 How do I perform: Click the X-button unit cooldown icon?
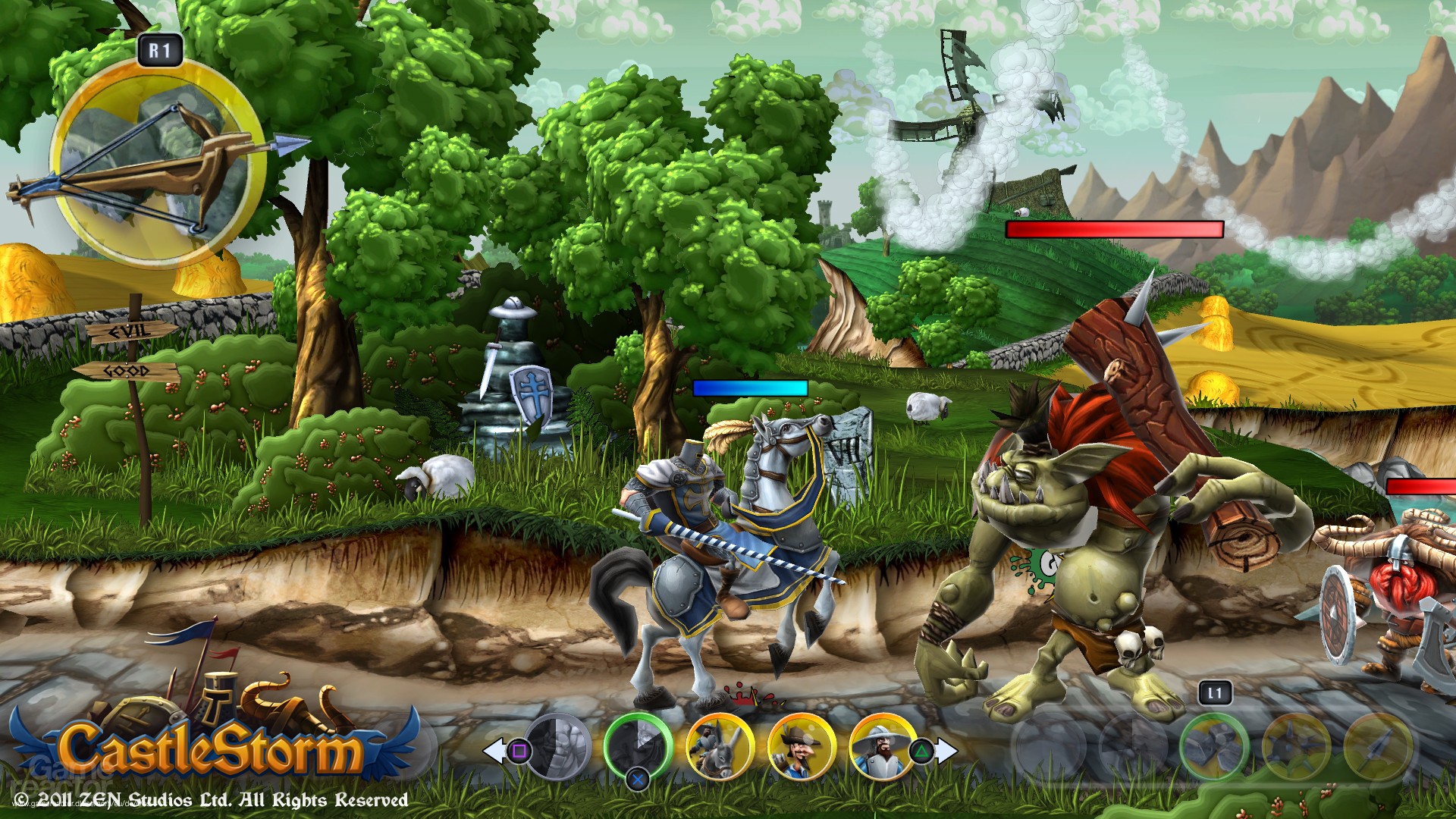point(639,779)
